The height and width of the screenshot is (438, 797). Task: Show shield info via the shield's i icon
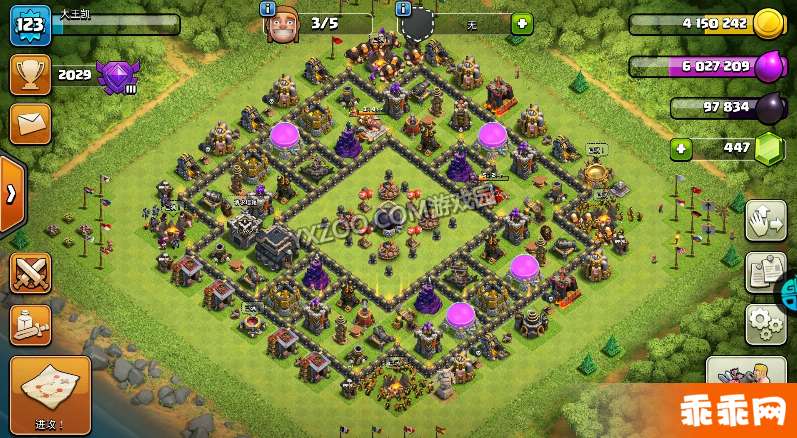(405, 8)
